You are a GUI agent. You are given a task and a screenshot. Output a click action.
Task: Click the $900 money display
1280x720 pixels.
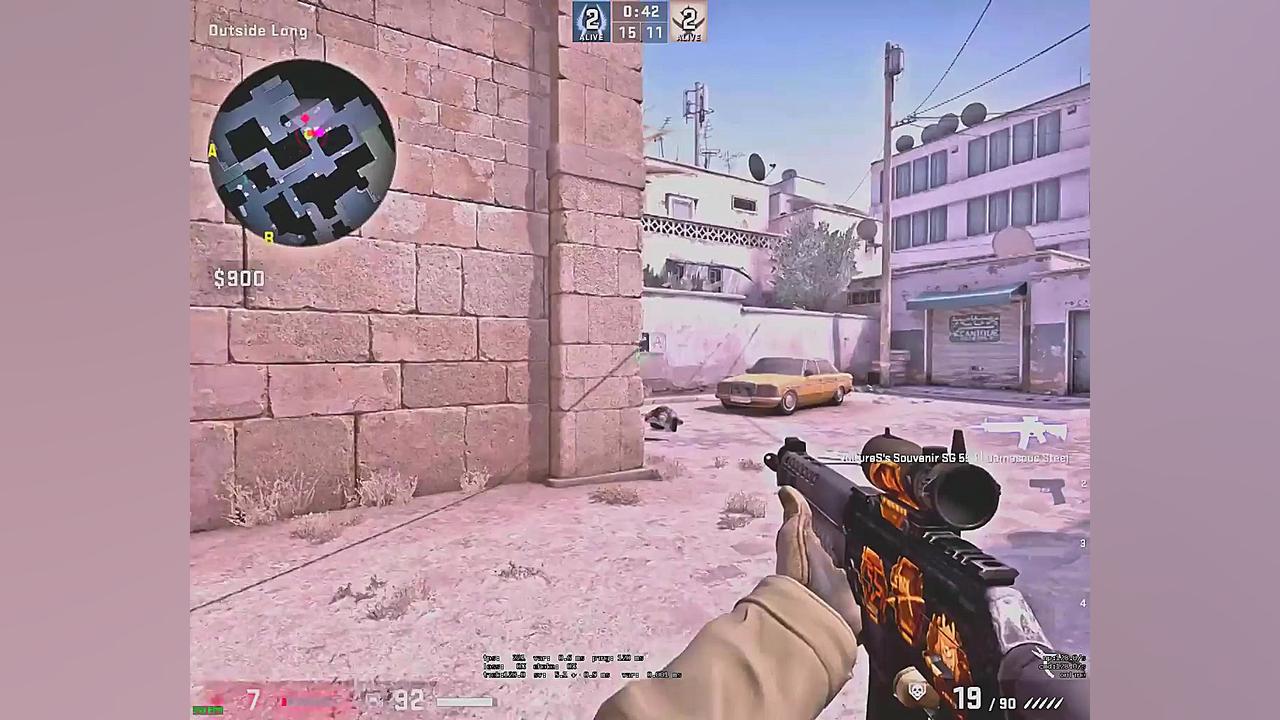click(x=239, y=278)
